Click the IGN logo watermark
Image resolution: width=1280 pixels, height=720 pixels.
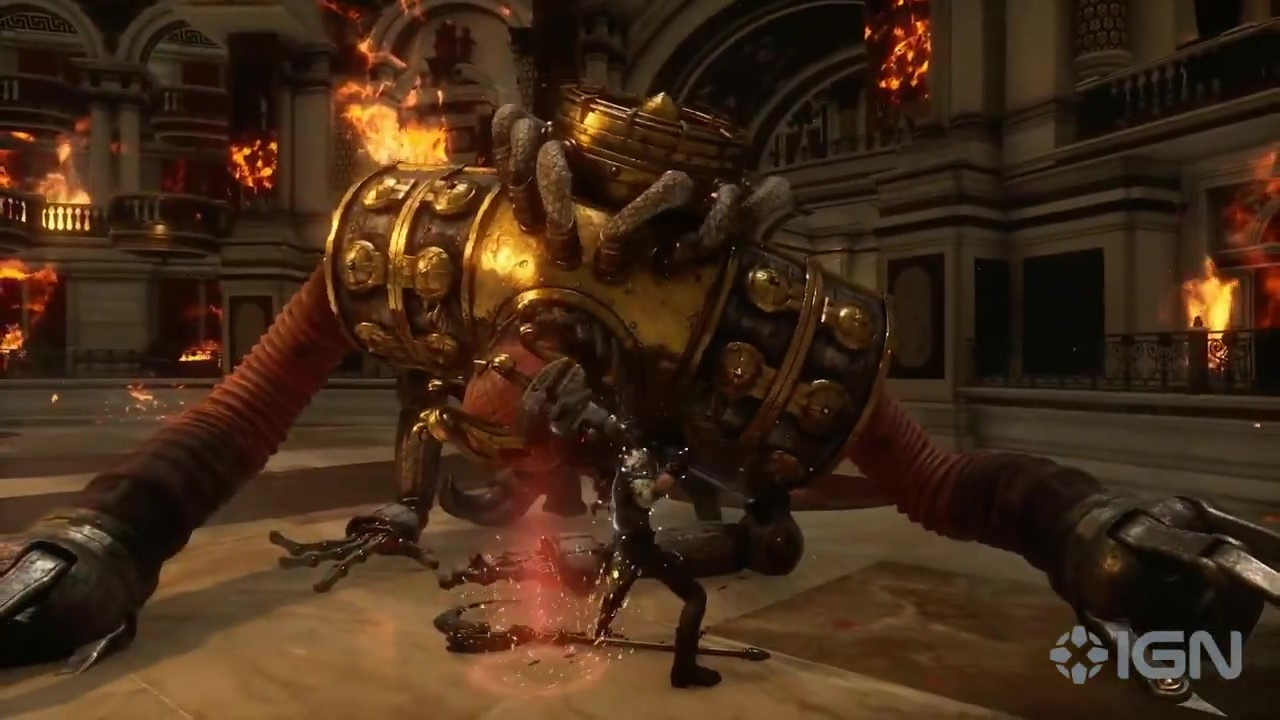click(1146, 656)
